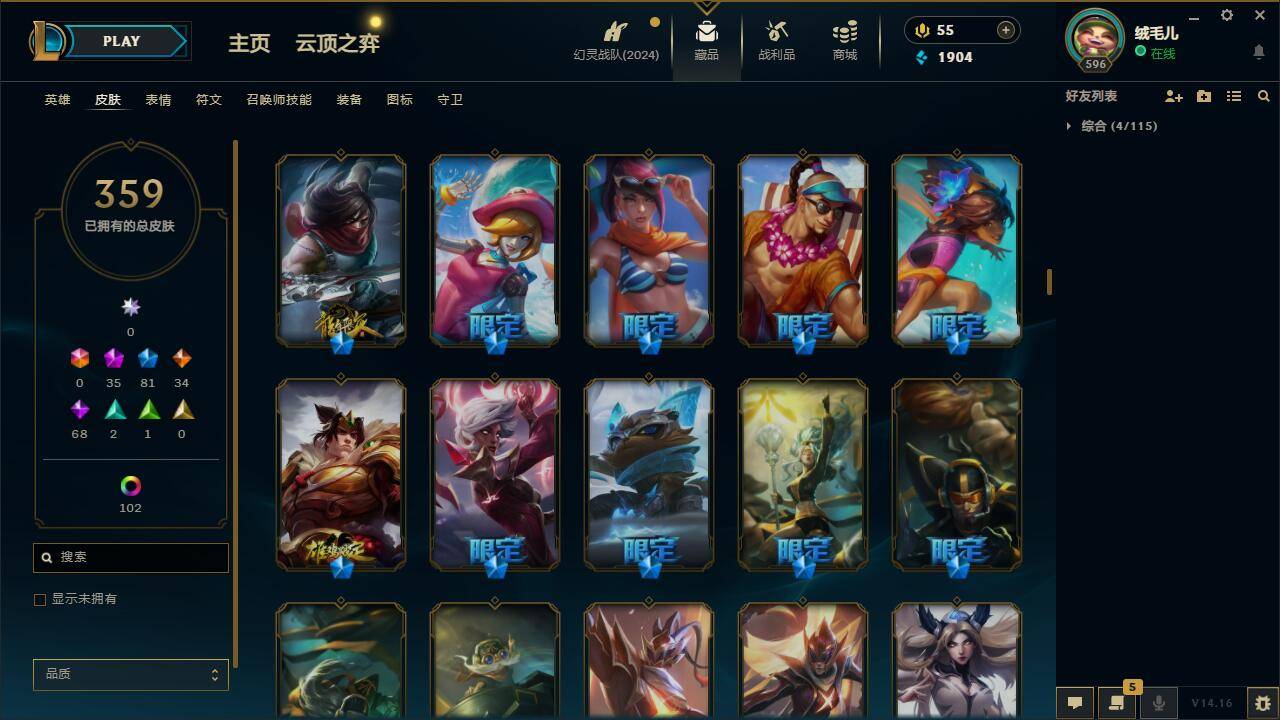Mute the microphone in the bottom bar
The width and height of the screenshot is (1280, 720).
pos(1158,703)
